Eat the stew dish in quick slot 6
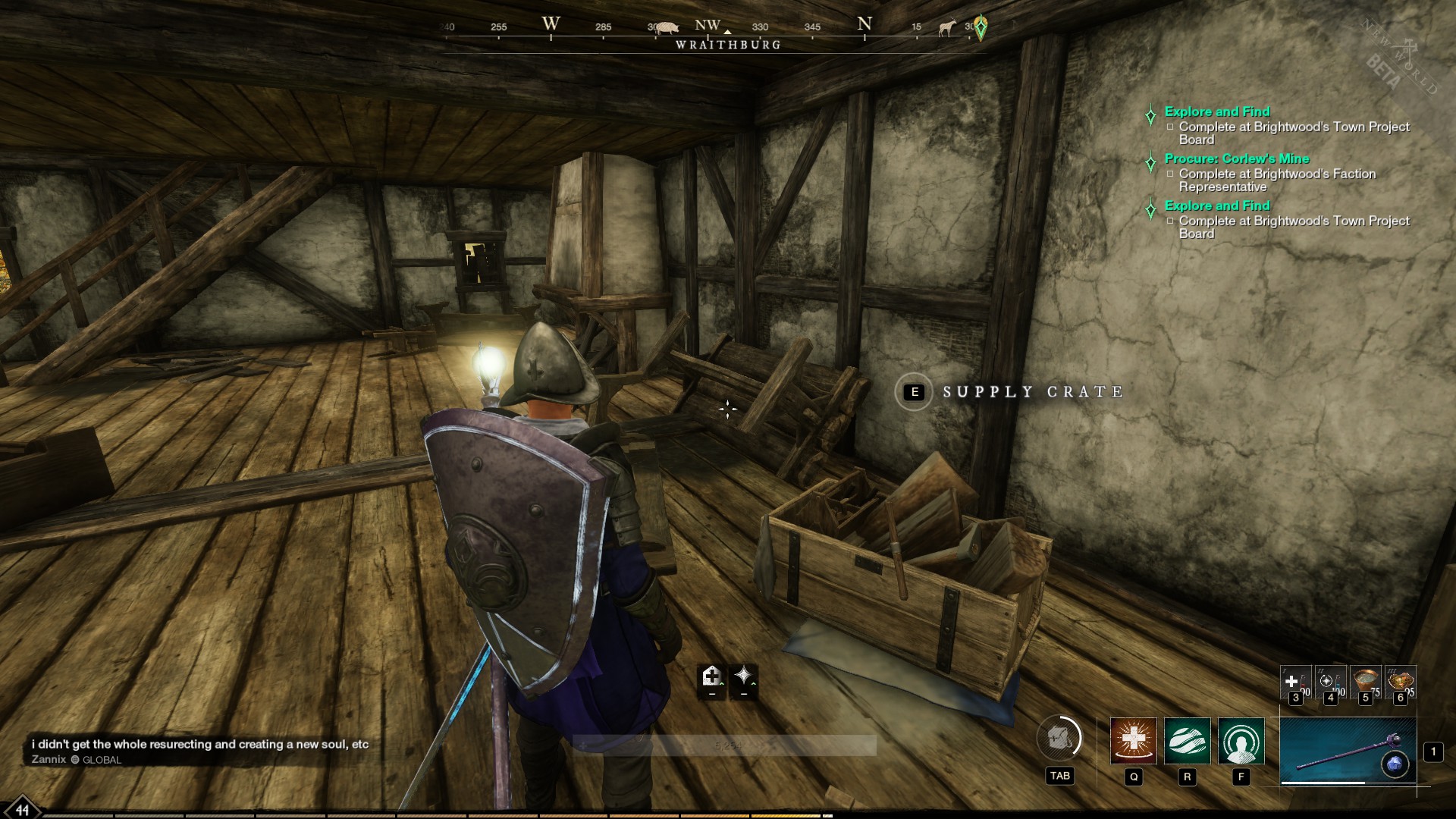Screen dimensions: 1456x819 pyautogui.click(x=1400, y=682)
